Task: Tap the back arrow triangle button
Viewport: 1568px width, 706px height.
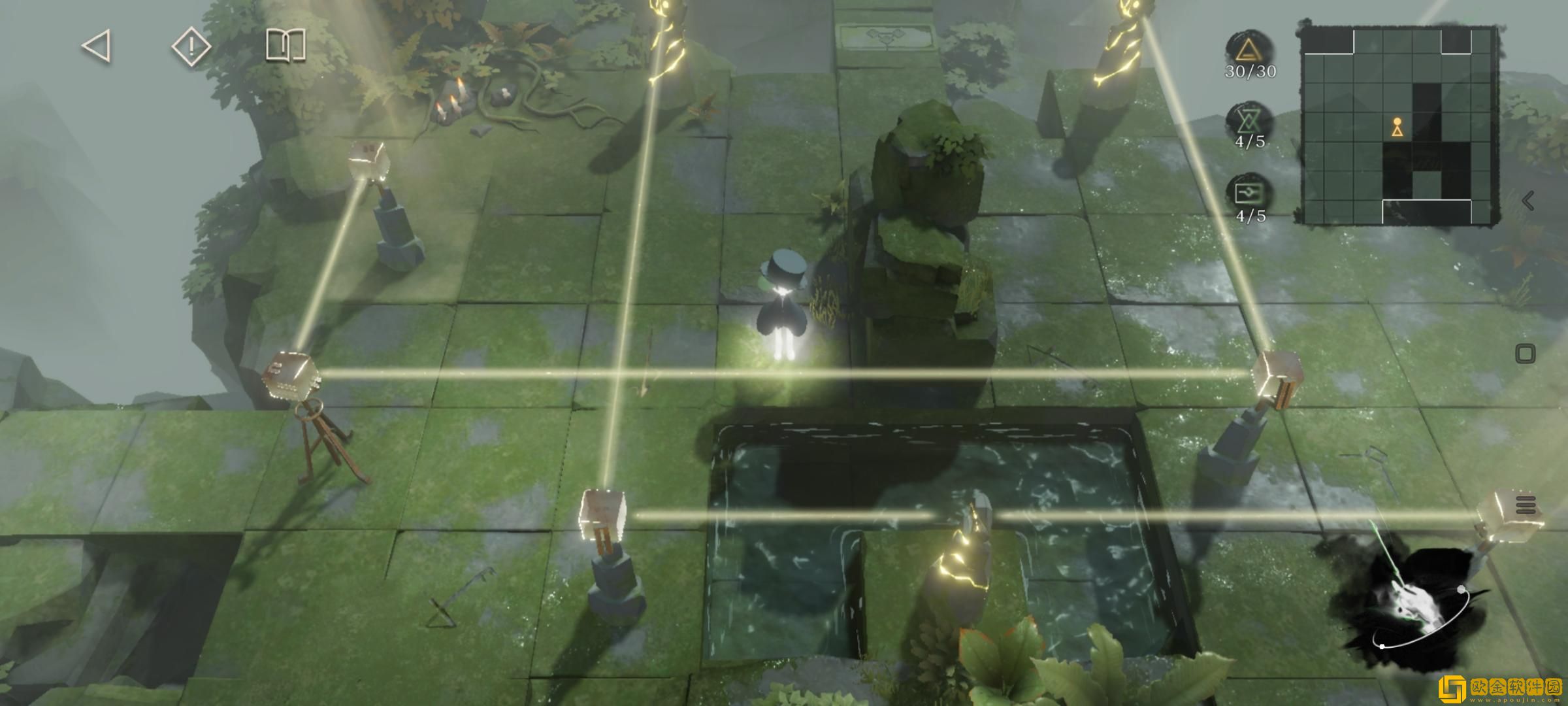Action: pos(97,46)
